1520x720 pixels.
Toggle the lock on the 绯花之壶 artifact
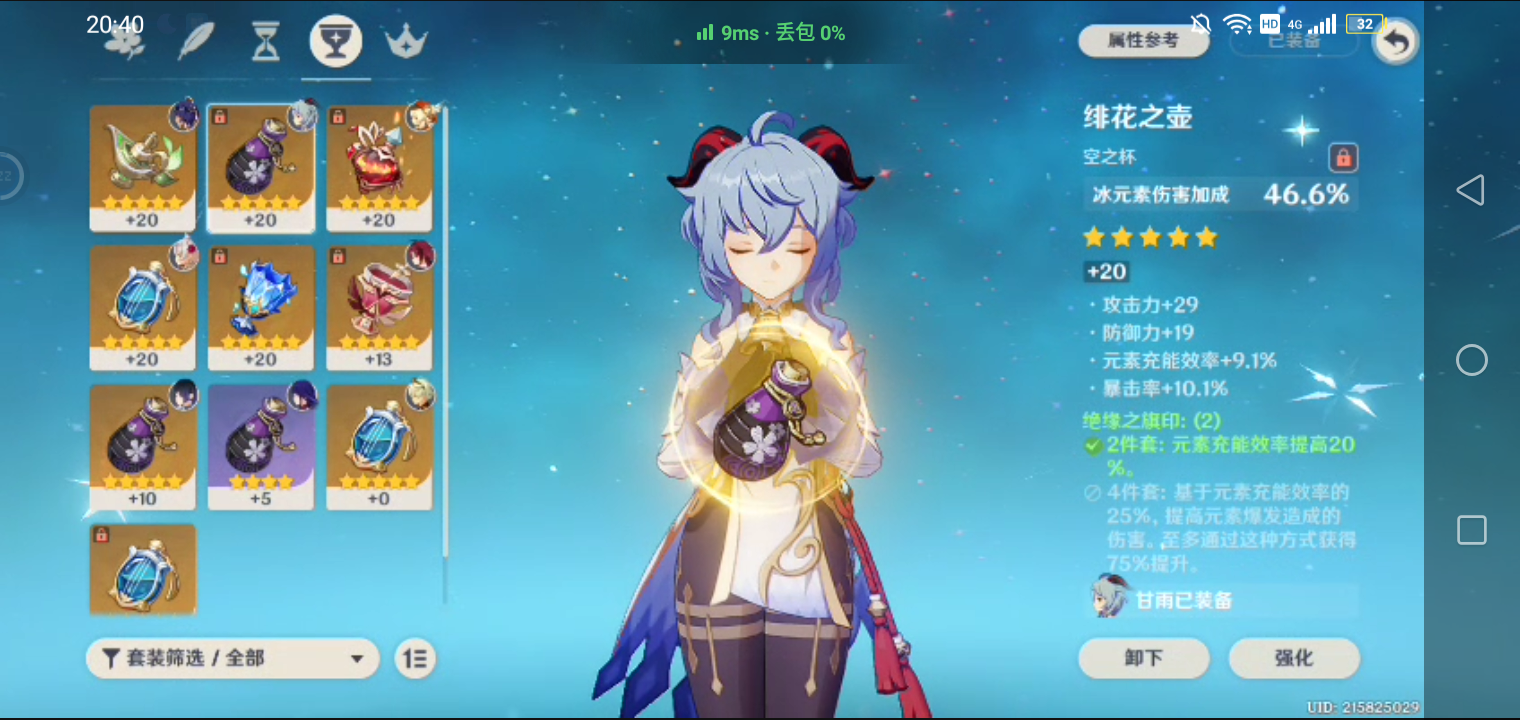pos(1345,158)
